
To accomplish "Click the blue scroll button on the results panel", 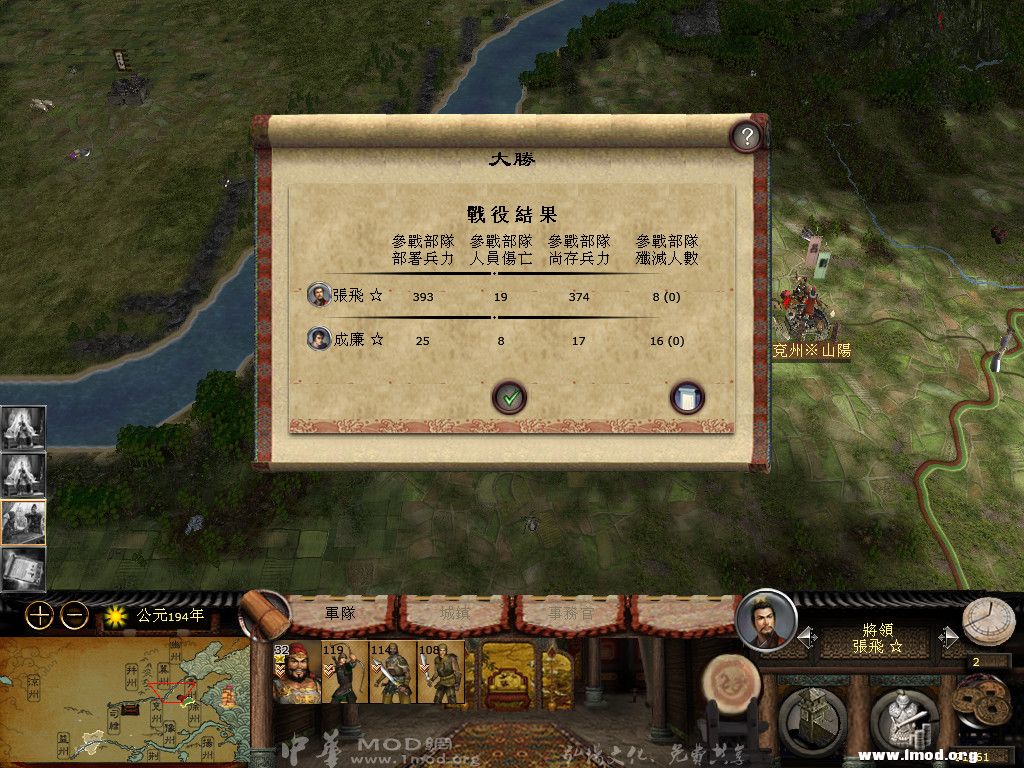I will pyautogui.click(x=687, y=397).
